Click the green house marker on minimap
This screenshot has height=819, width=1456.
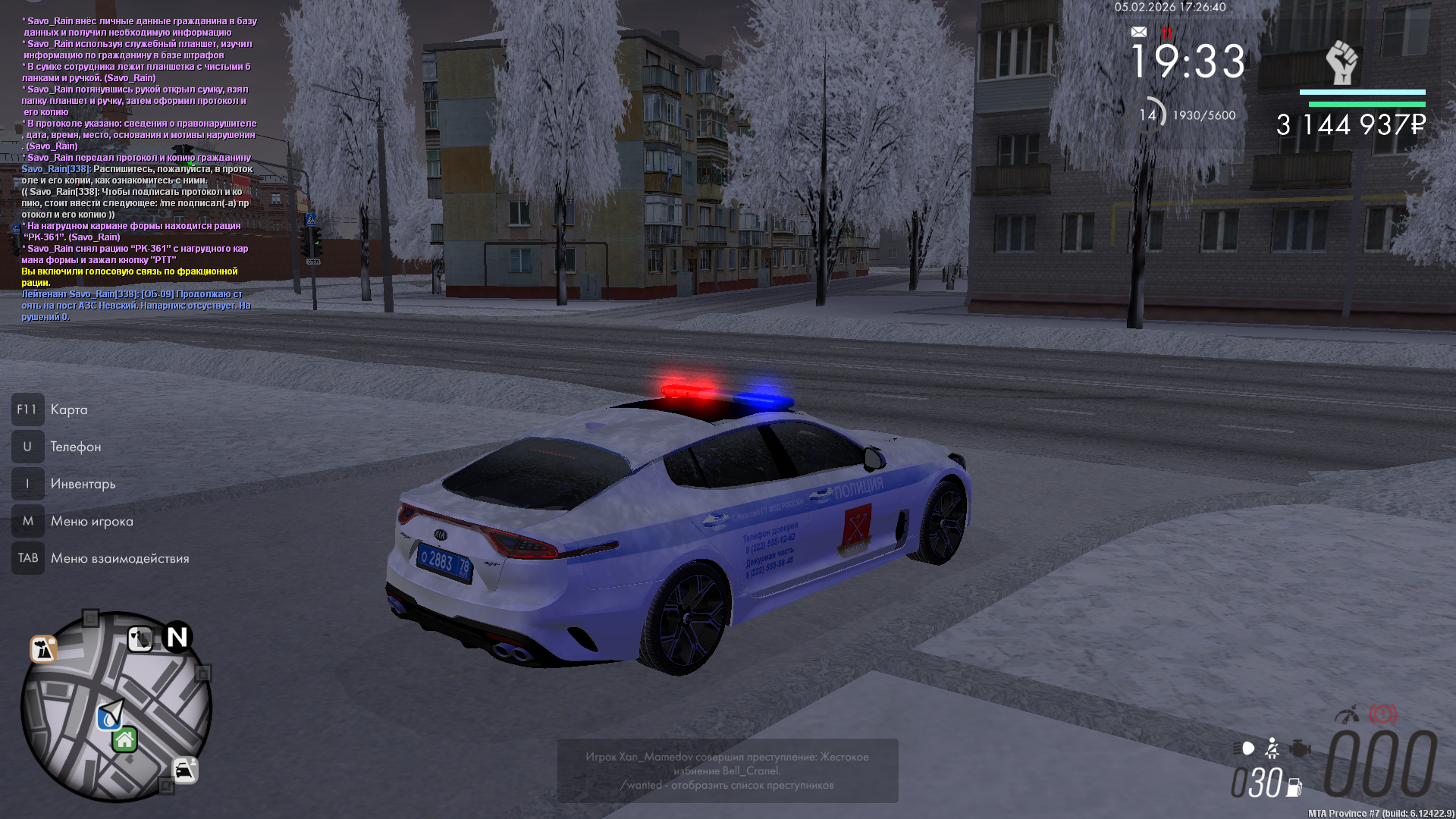(x=125, y=739)
